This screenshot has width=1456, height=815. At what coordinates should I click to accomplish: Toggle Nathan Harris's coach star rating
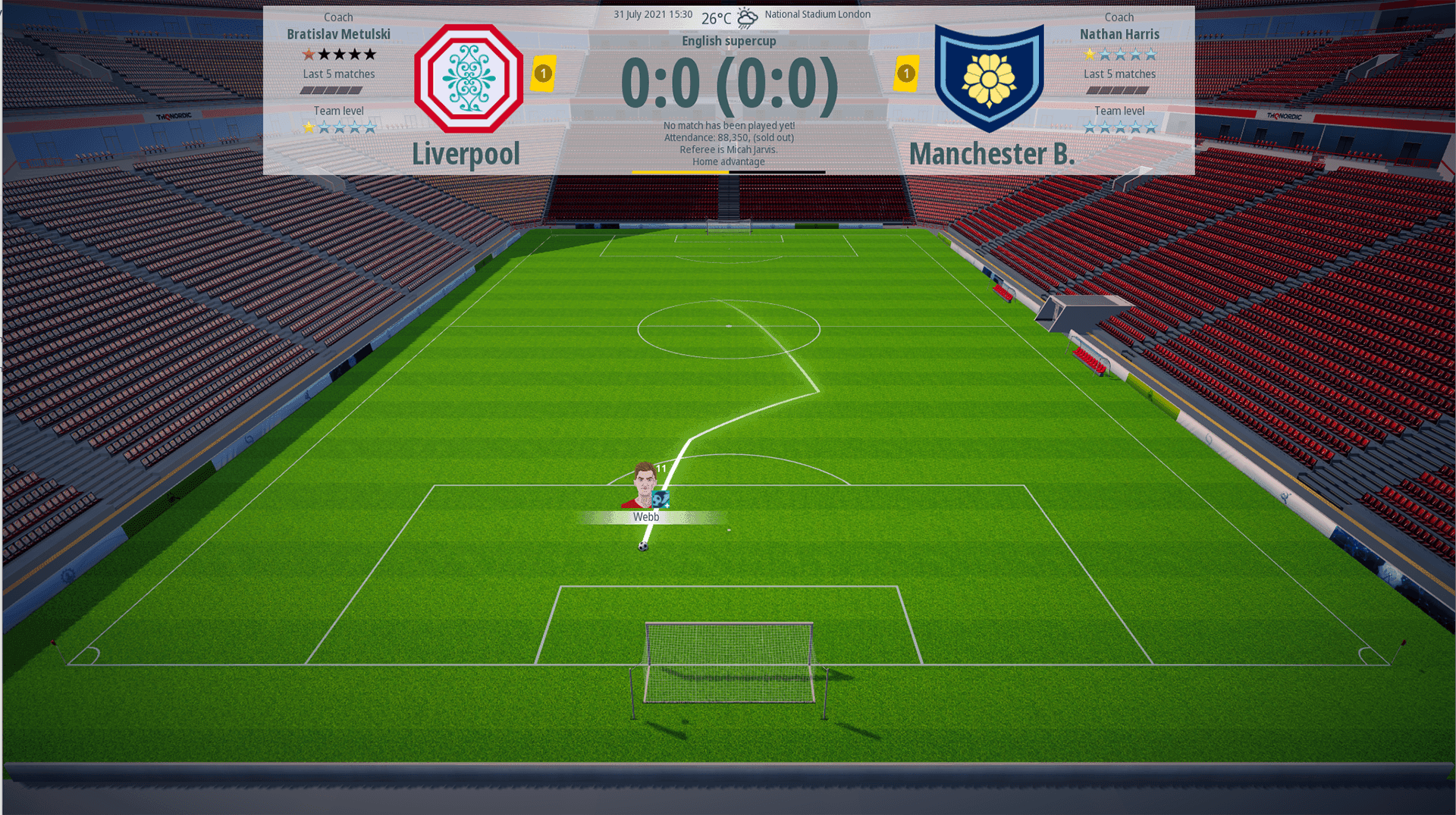(1119, 54)
